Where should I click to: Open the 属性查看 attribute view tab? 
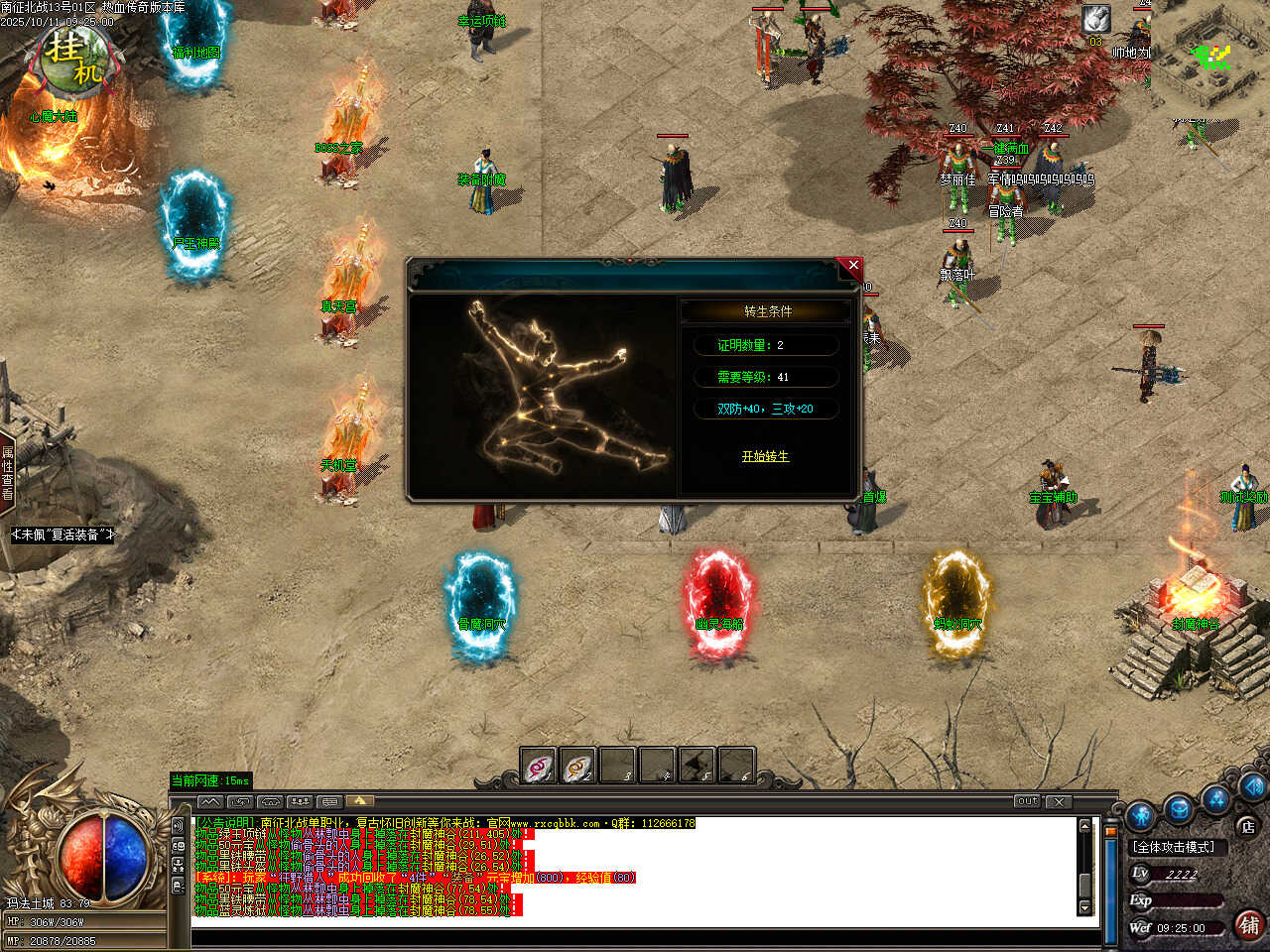click(x=7, y=473)
